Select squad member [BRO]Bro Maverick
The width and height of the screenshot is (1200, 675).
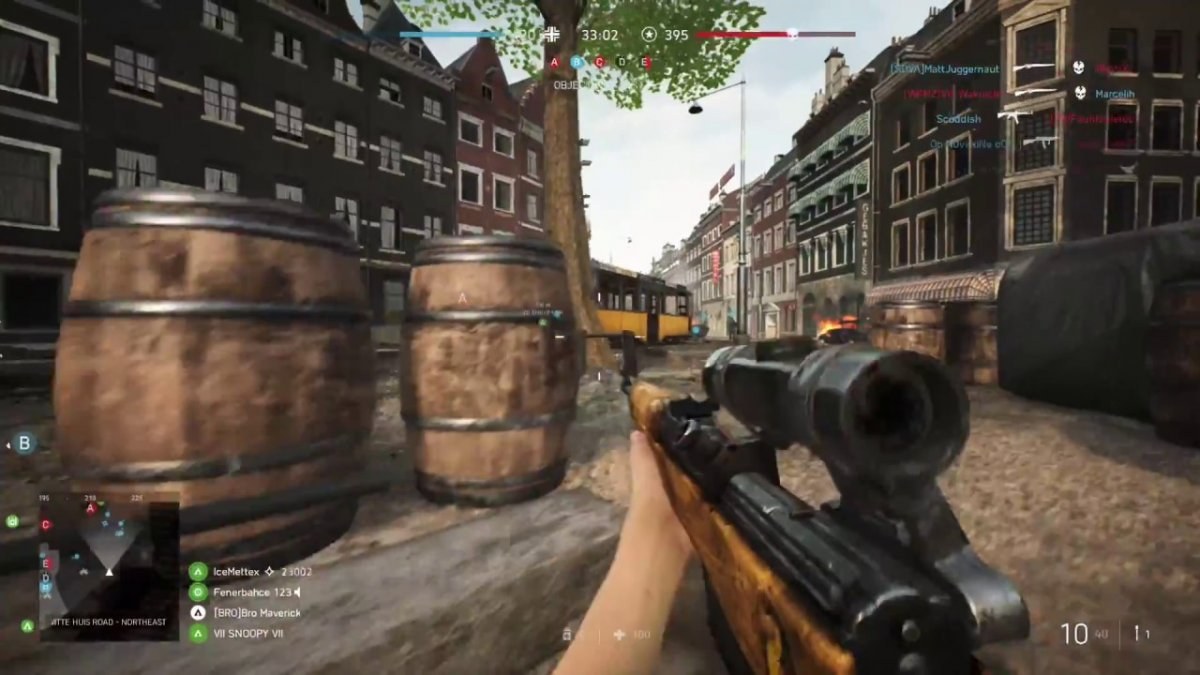click(256, 612)
